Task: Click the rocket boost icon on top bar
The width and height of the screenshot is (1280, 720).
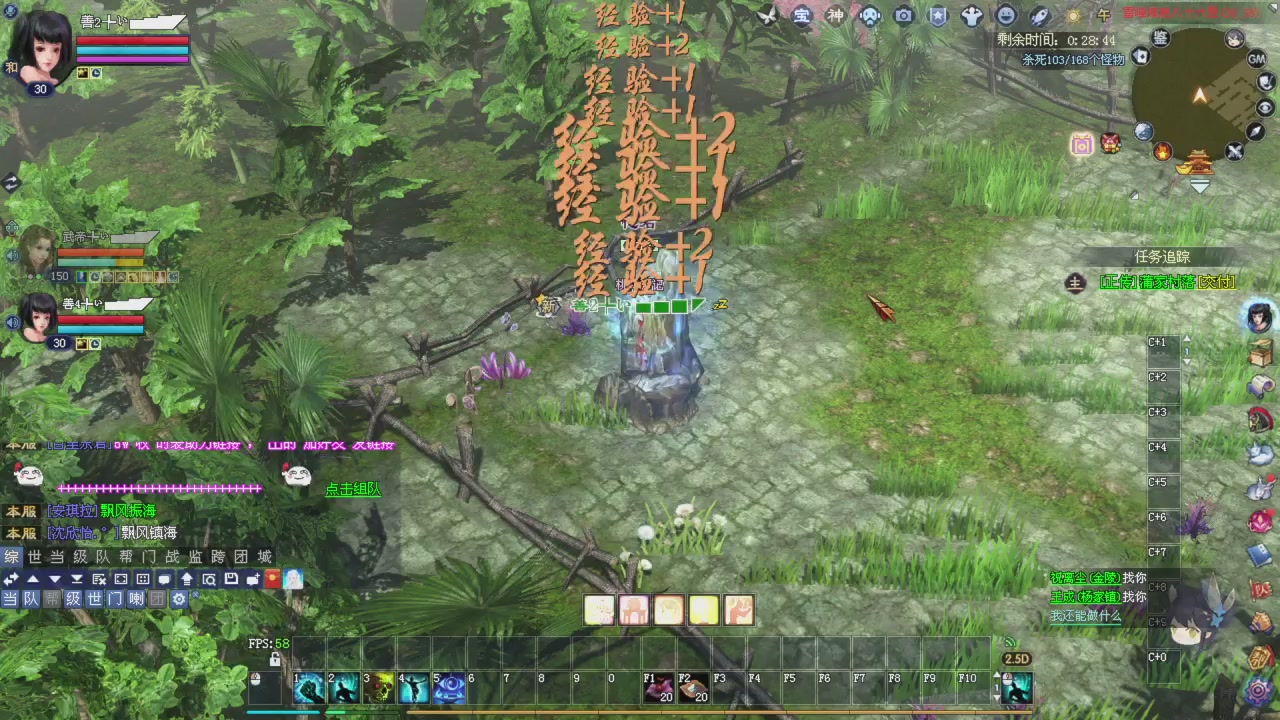Action: click(1040, 15)
